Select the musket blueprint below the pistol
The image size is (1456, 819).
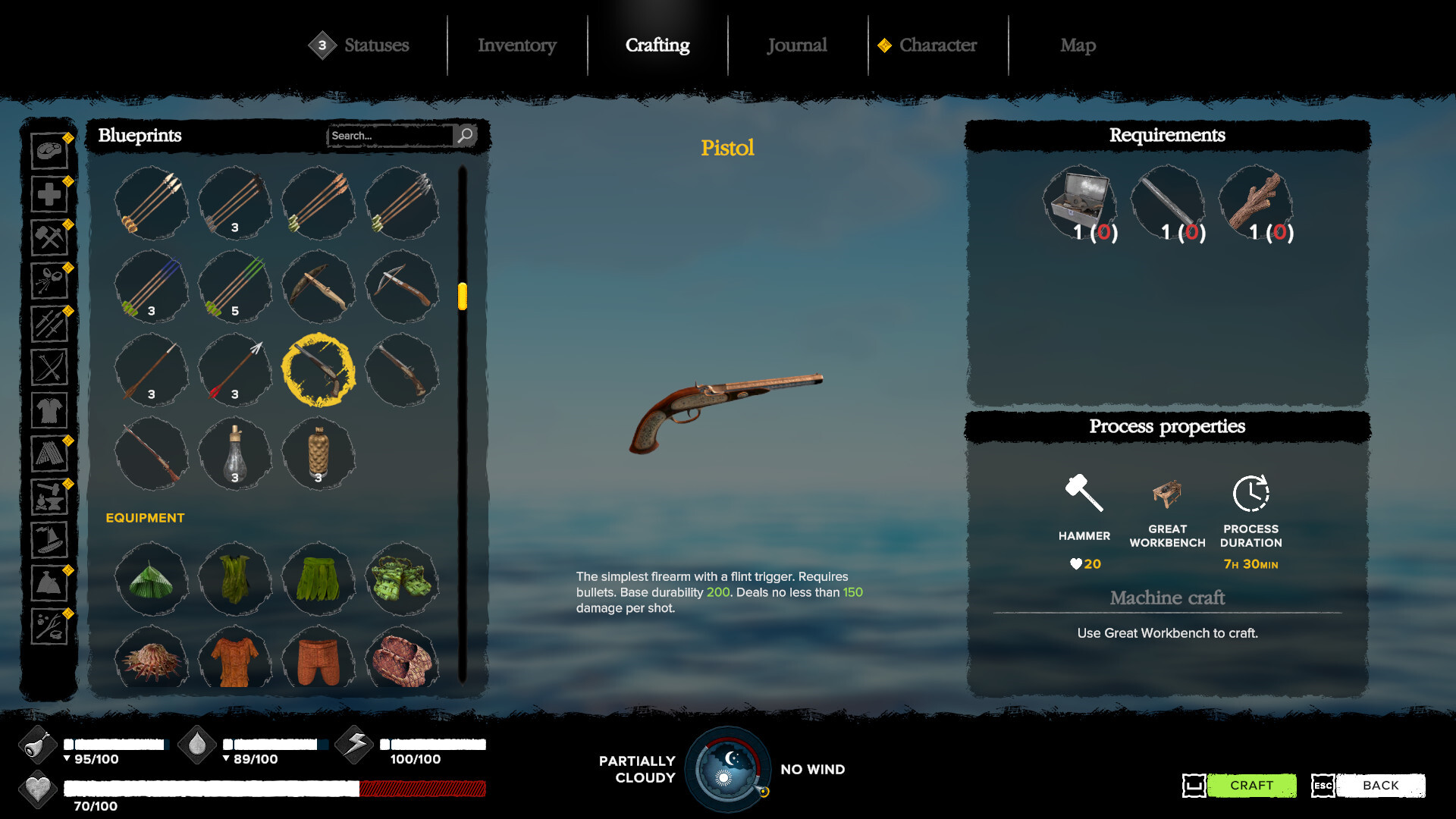pos(151,453)
